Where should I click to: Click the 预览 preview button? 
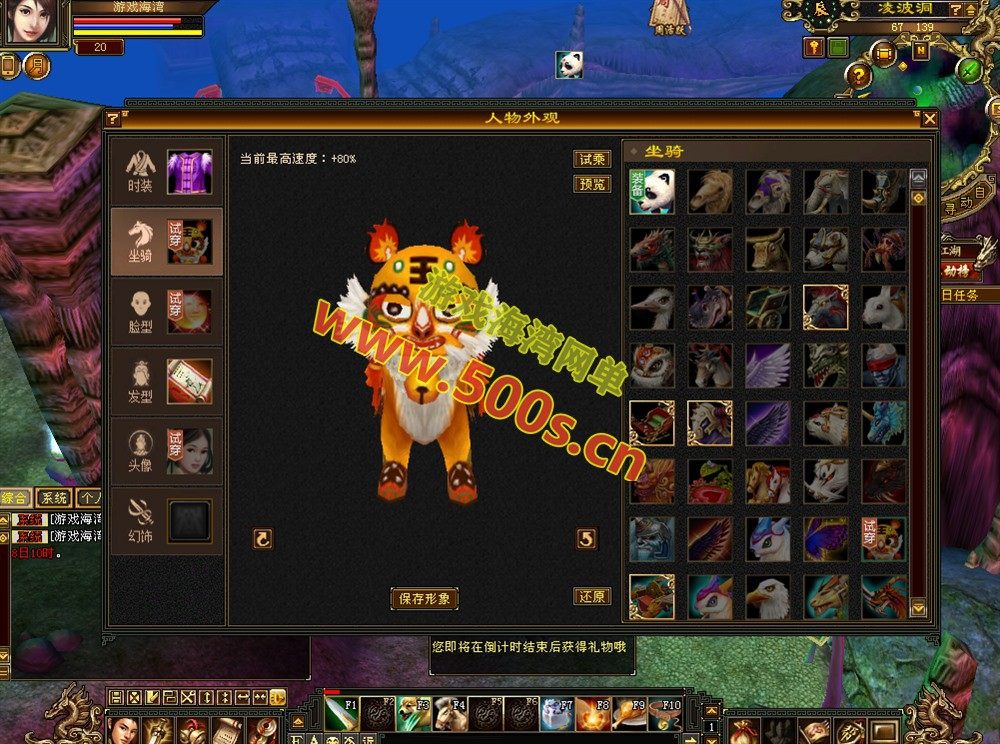[592, 184]
